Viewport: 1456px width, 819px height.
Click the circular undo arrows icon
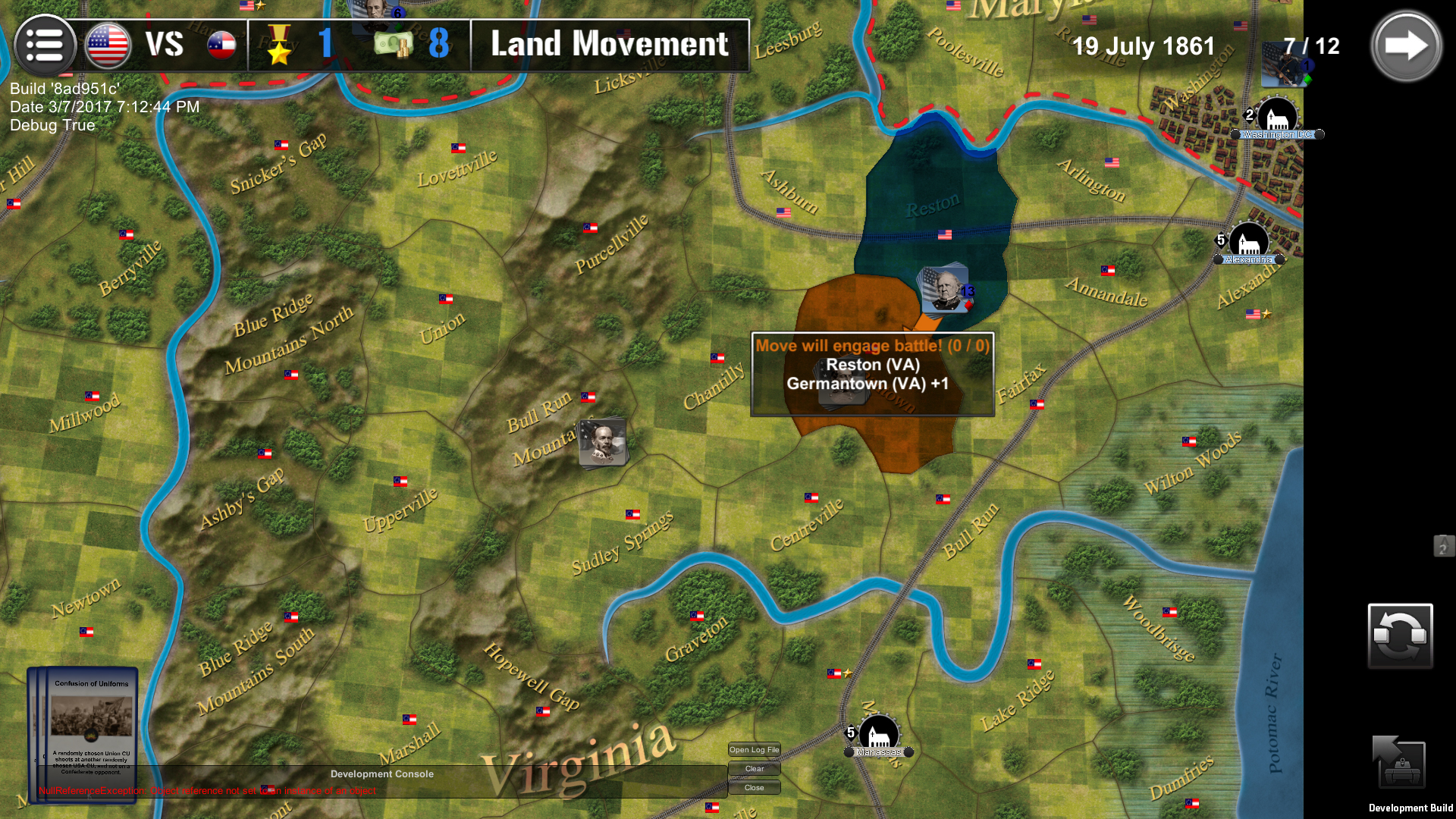(x=1400, y=635)
